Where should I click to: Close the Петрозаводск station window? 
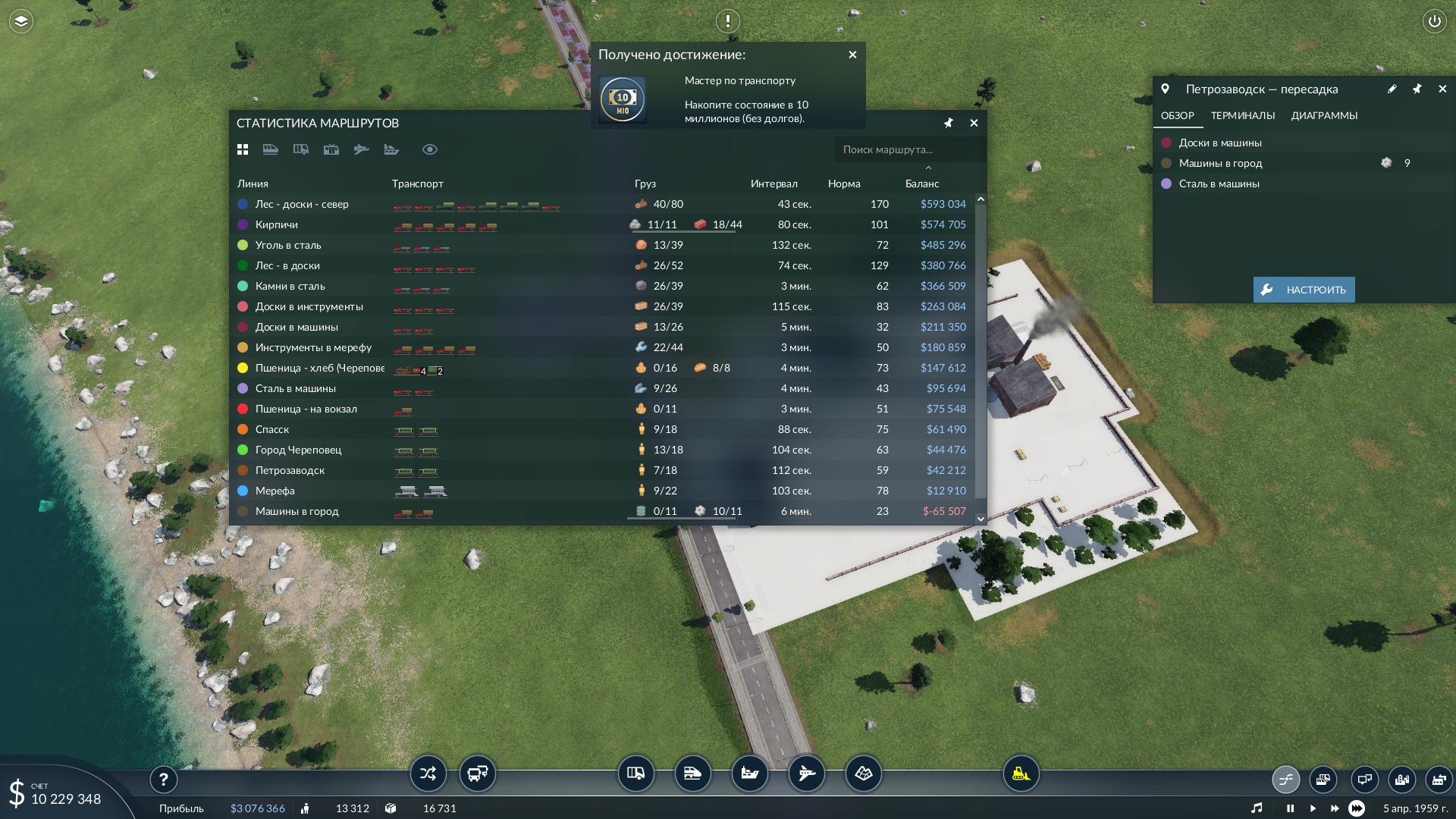click(x=1442, y=89)
